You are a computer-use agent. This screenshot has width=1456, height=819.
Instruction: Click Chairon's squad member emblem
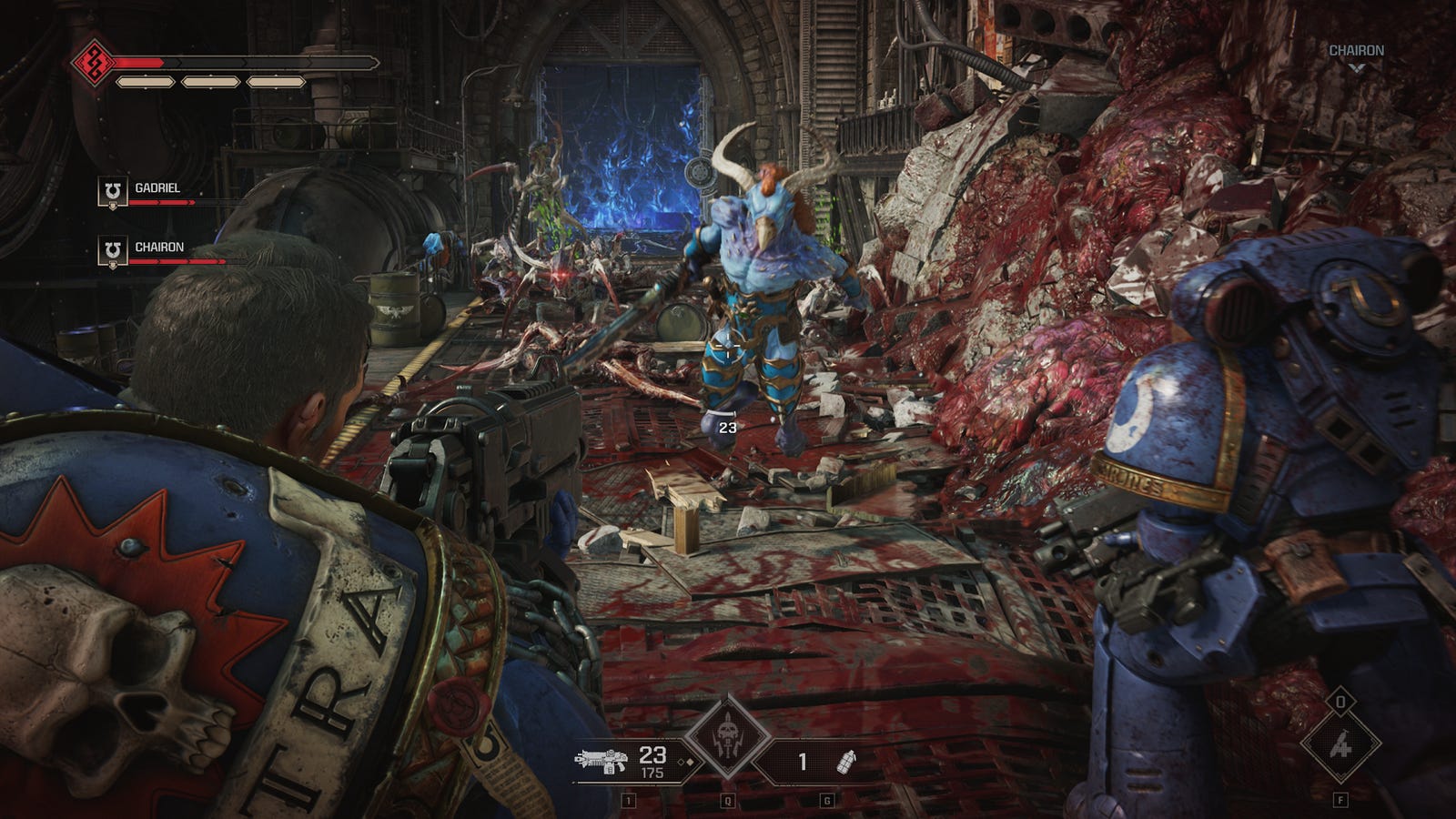pos(112,251)
